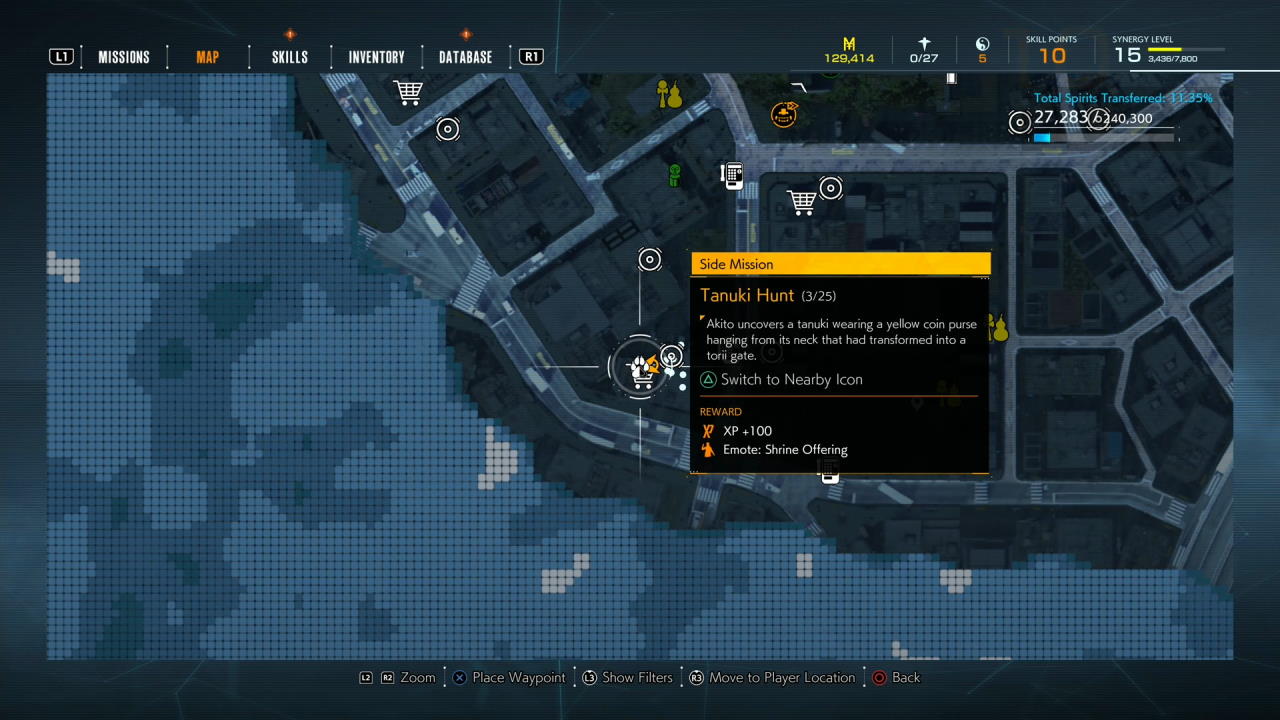Select the orange circular map marker
The width and height of the screenshot is (1280, 720).
point(784,114)
